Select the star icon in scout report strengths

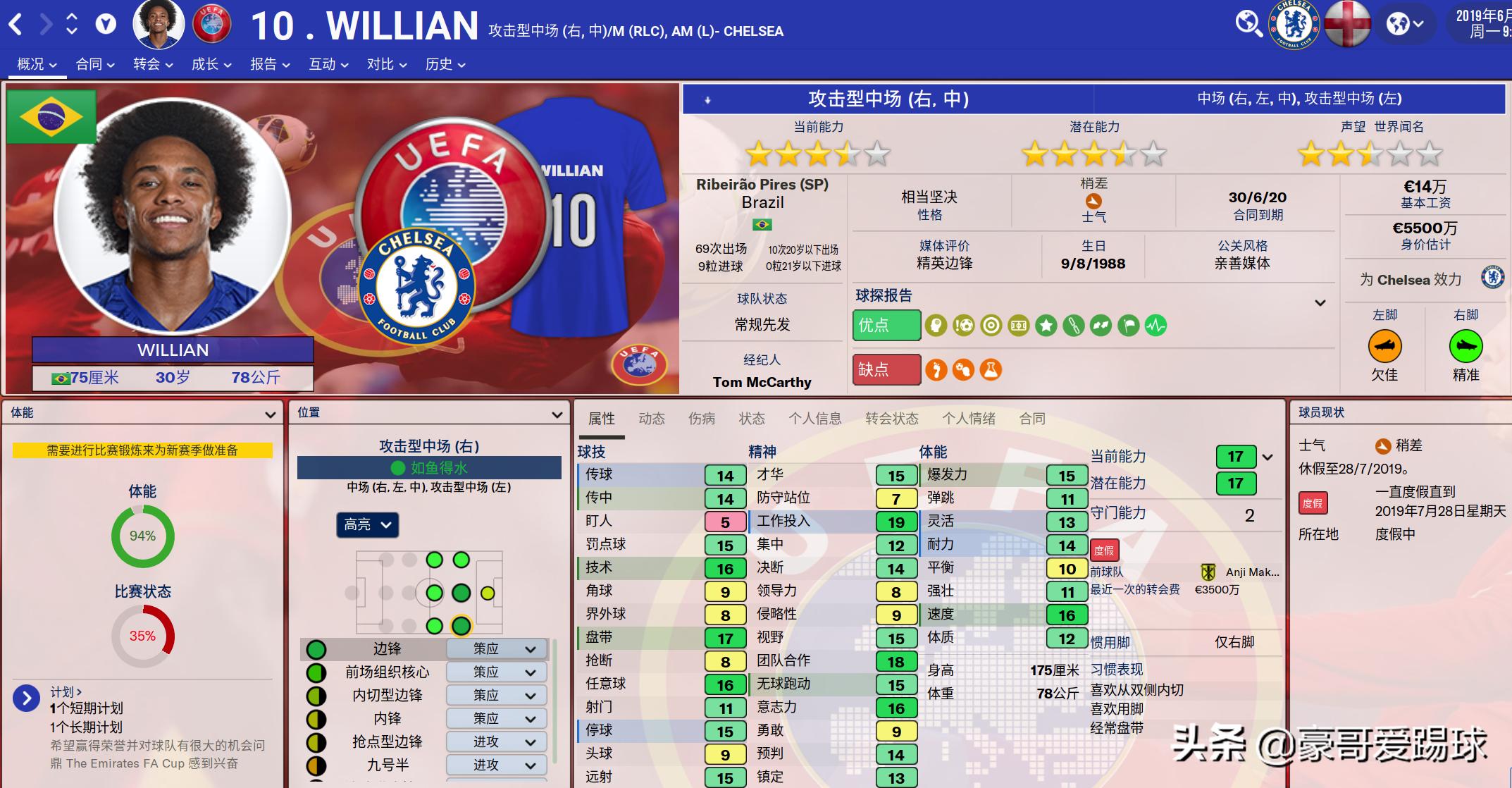coord(1046,325)
